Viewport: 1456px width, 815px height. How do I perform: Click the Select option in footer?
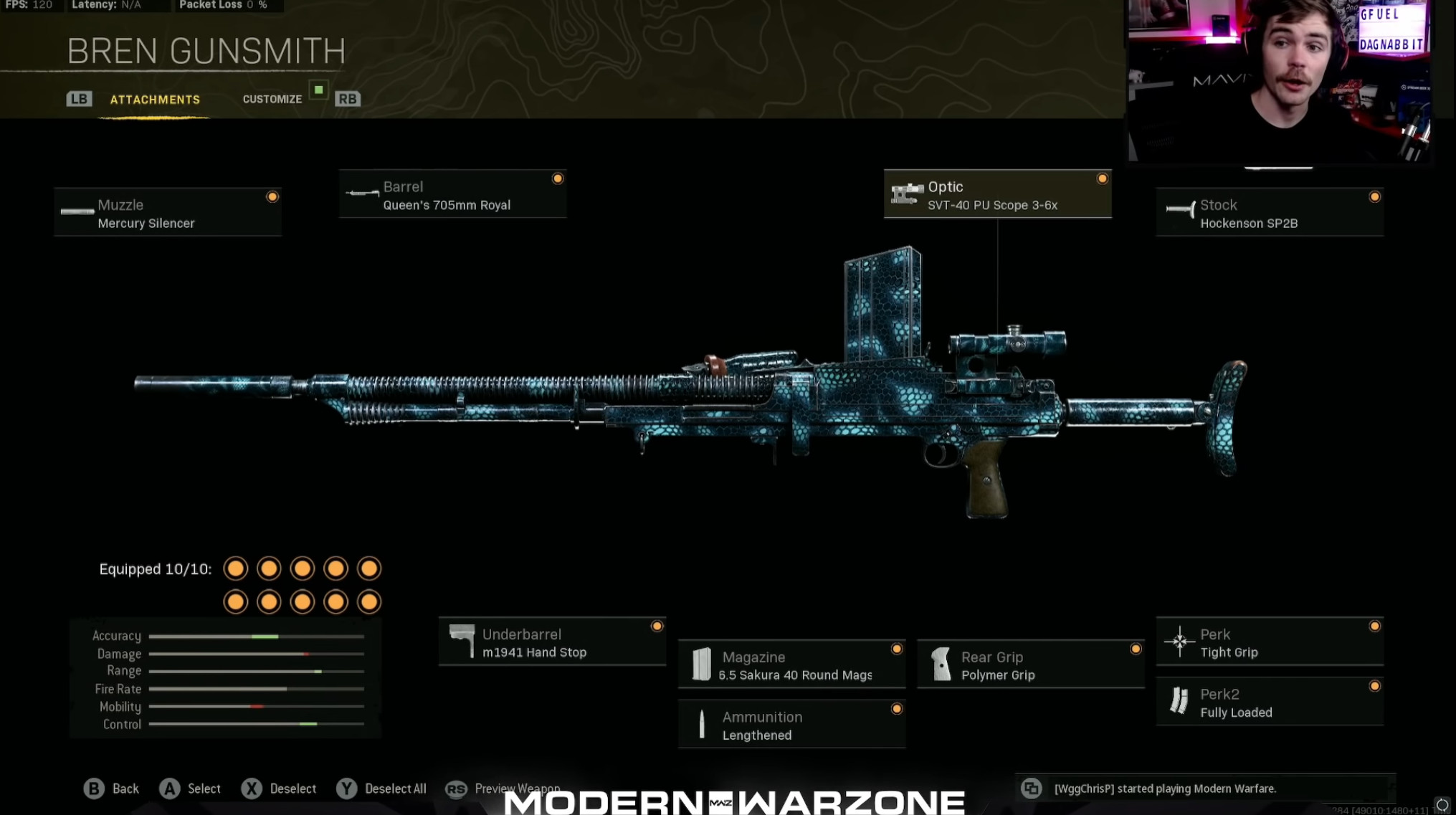tap(191, 788)
